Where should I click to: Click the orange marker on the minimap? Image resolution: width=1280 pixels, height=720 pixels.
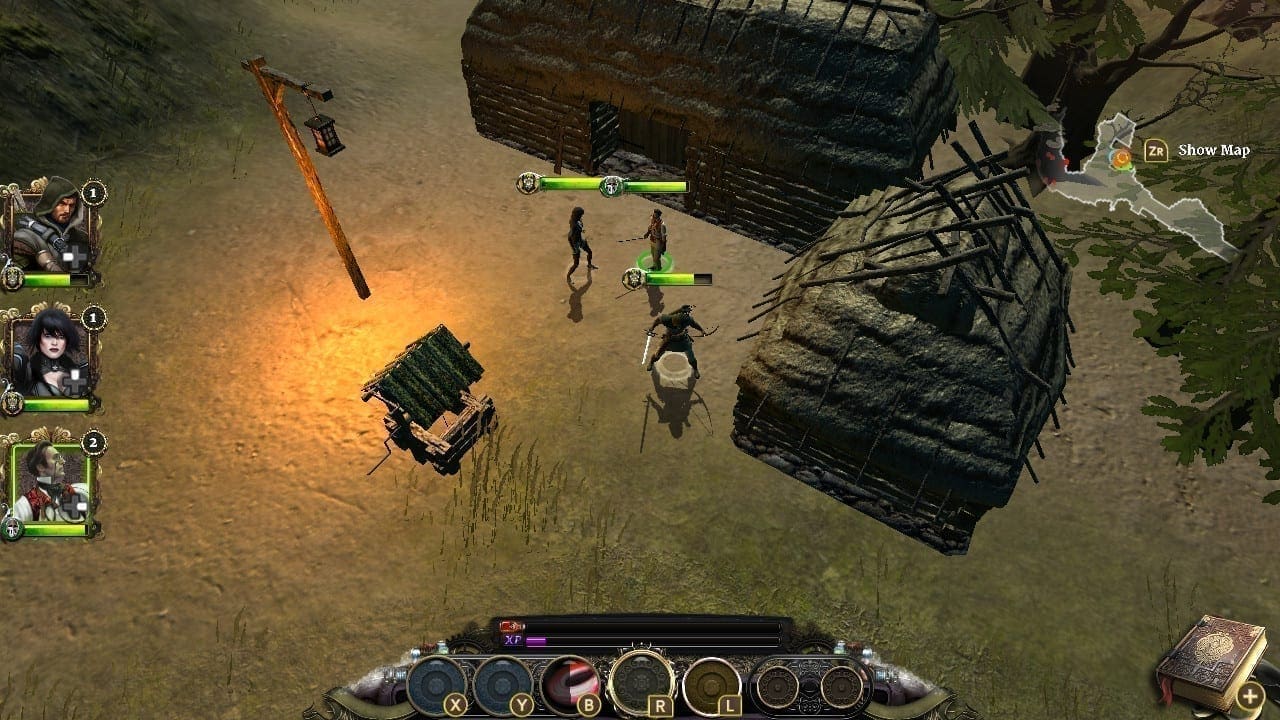click(x=1122, y=158)
